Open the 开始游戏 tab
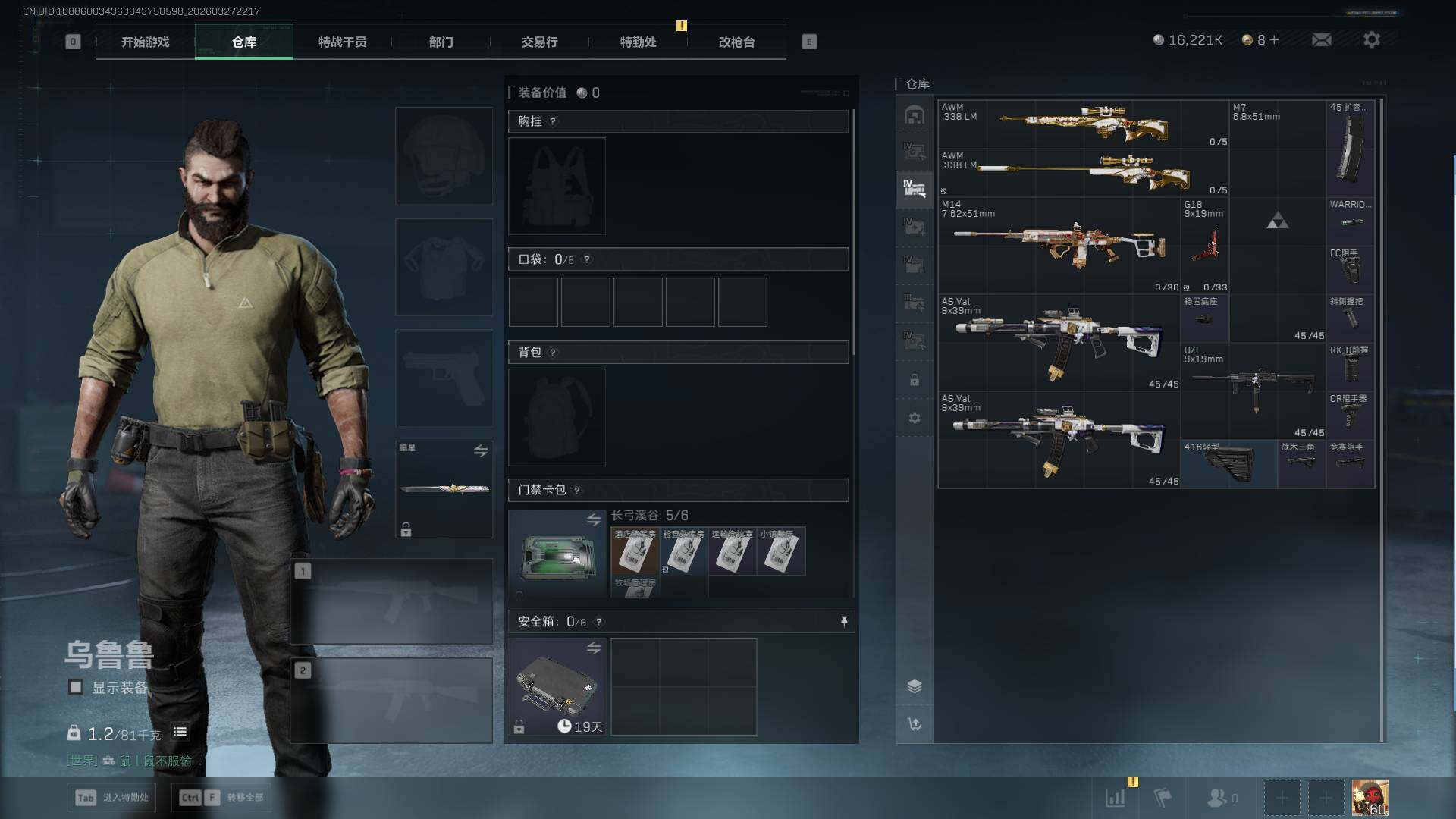Image resolution: width=1456 pixels, height=819 pixels. 145,42
